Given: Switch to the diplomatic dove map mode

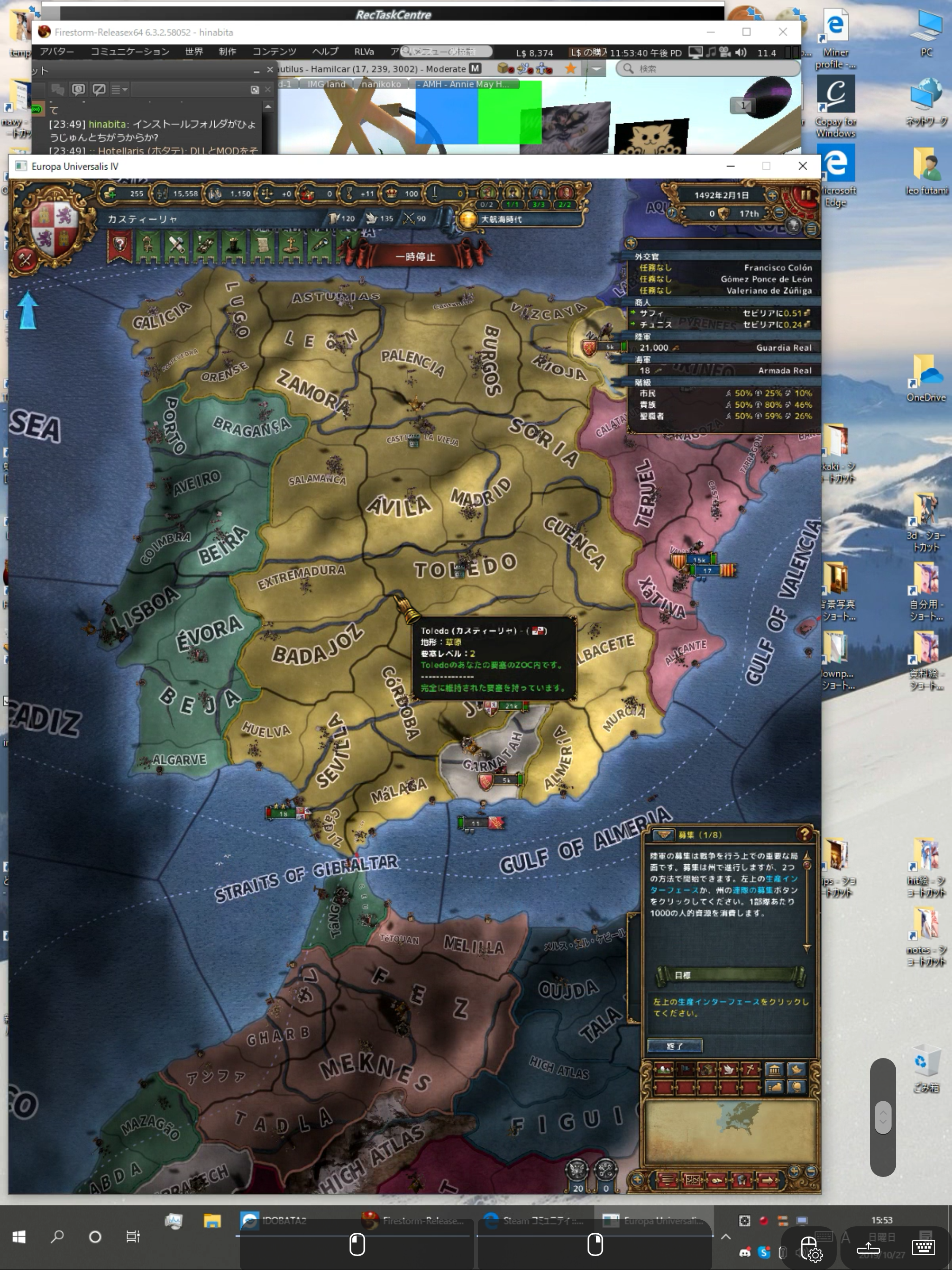Looking at the screenshot, I should [x=728, y=1070].
